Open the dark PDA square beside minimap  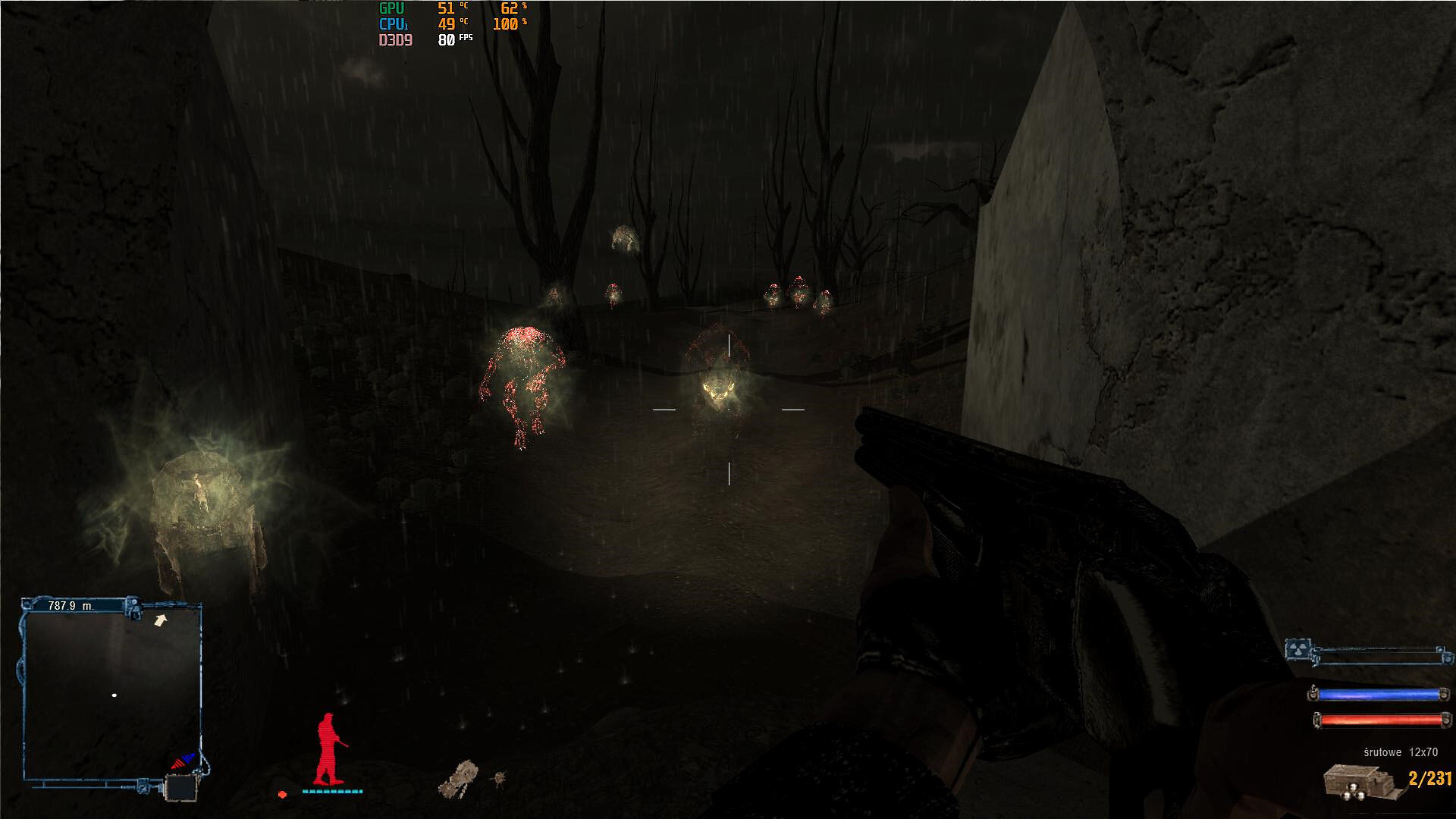[181, 788]
